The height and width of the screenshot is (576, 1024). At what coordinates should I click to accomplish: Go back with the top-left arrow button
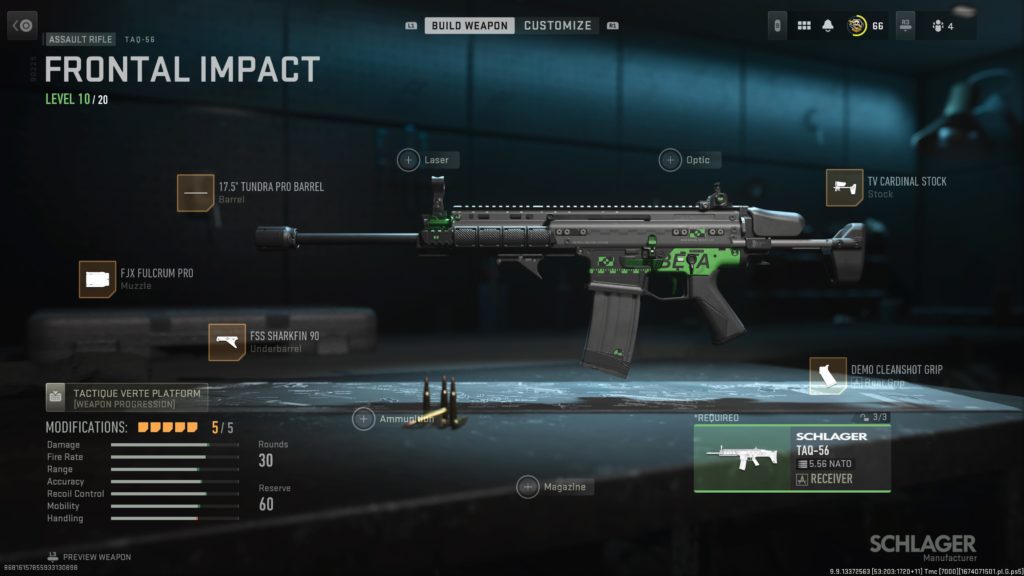coord(22,25)
